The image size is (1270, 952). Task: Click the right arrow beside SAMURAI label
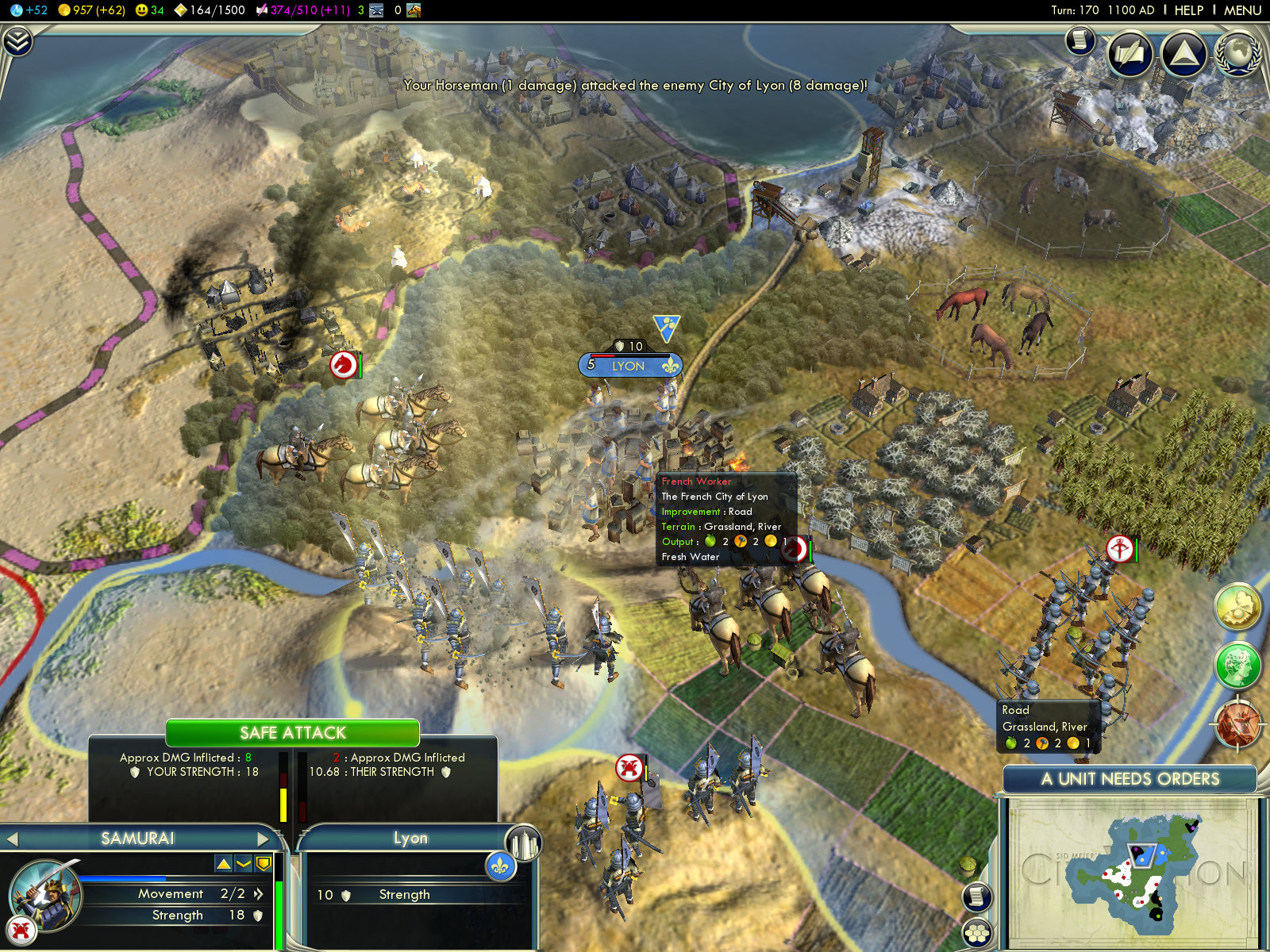264,838
